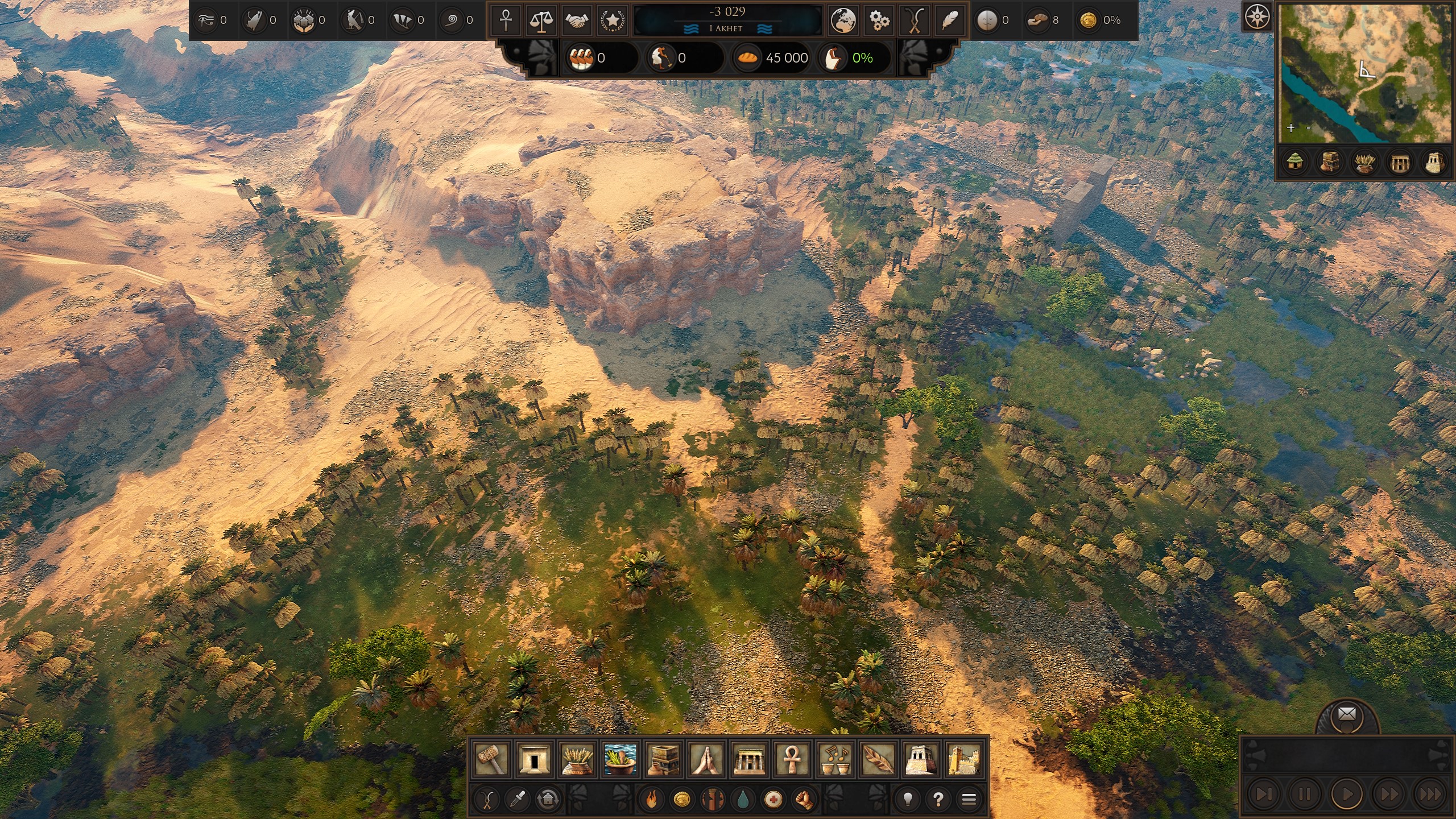Viewport: 1456px width, 819px height.
Task: Toggle the fire risk overlay
Action: (x=652, y=800)
